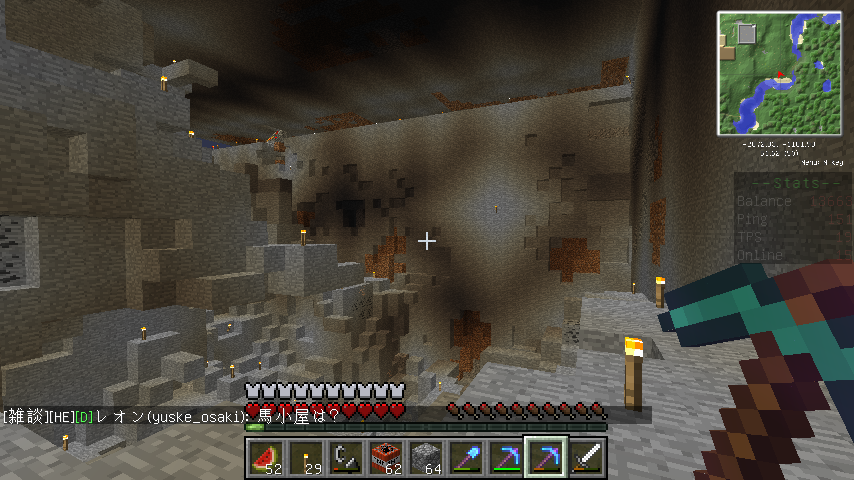Select the TNT stack in the hotbar
854x480 pixels.
click(x=386, y=457)
